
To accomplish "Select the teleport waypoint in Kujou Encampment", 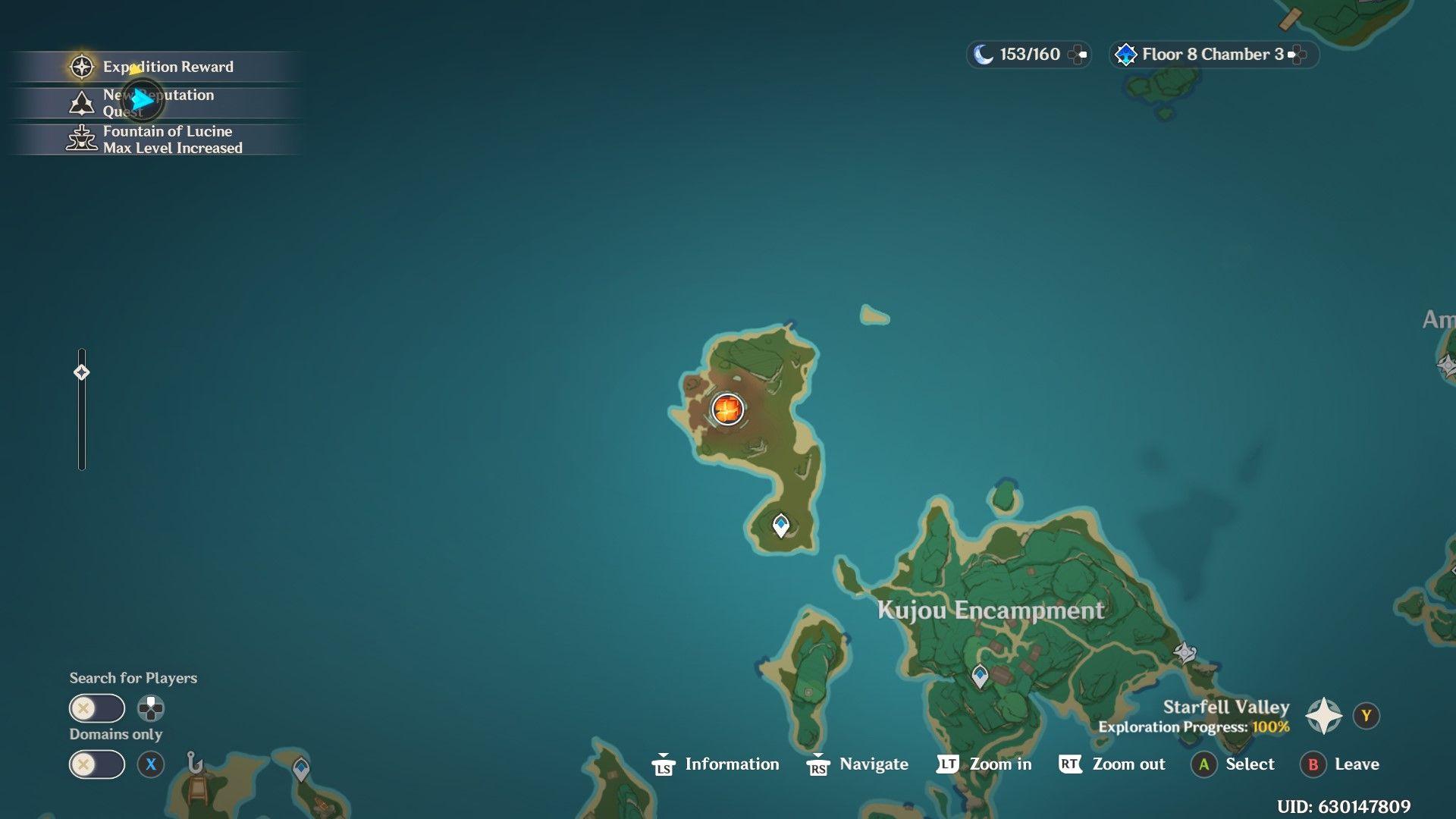I will point(980,673).
